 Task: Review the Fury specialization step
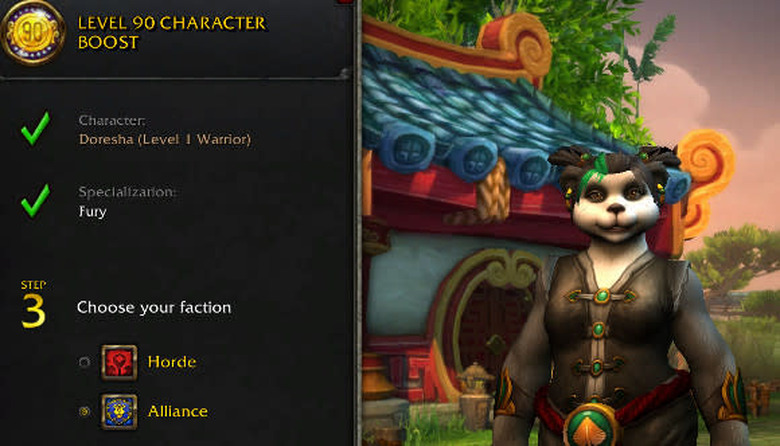pos(93,212)
